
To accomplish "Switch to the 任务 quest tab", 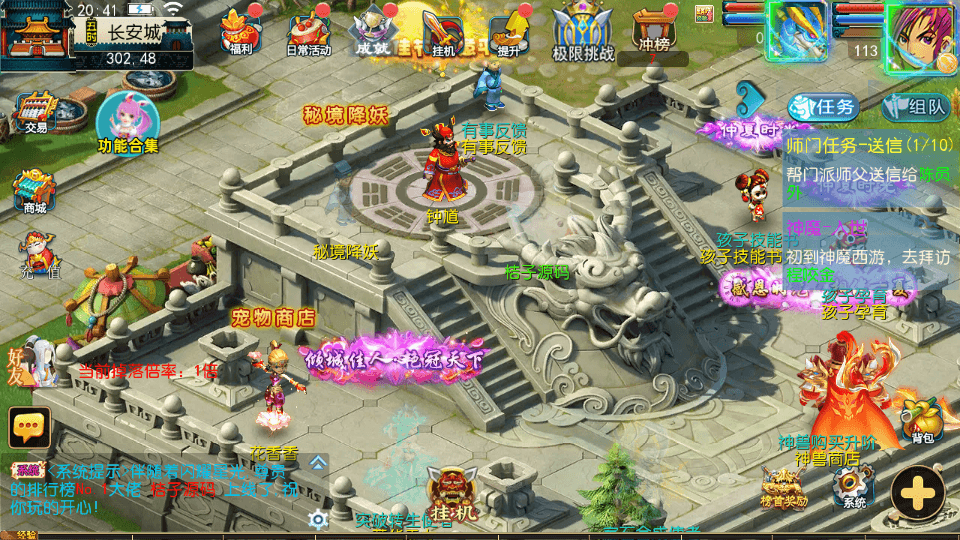I will [822, 107].
